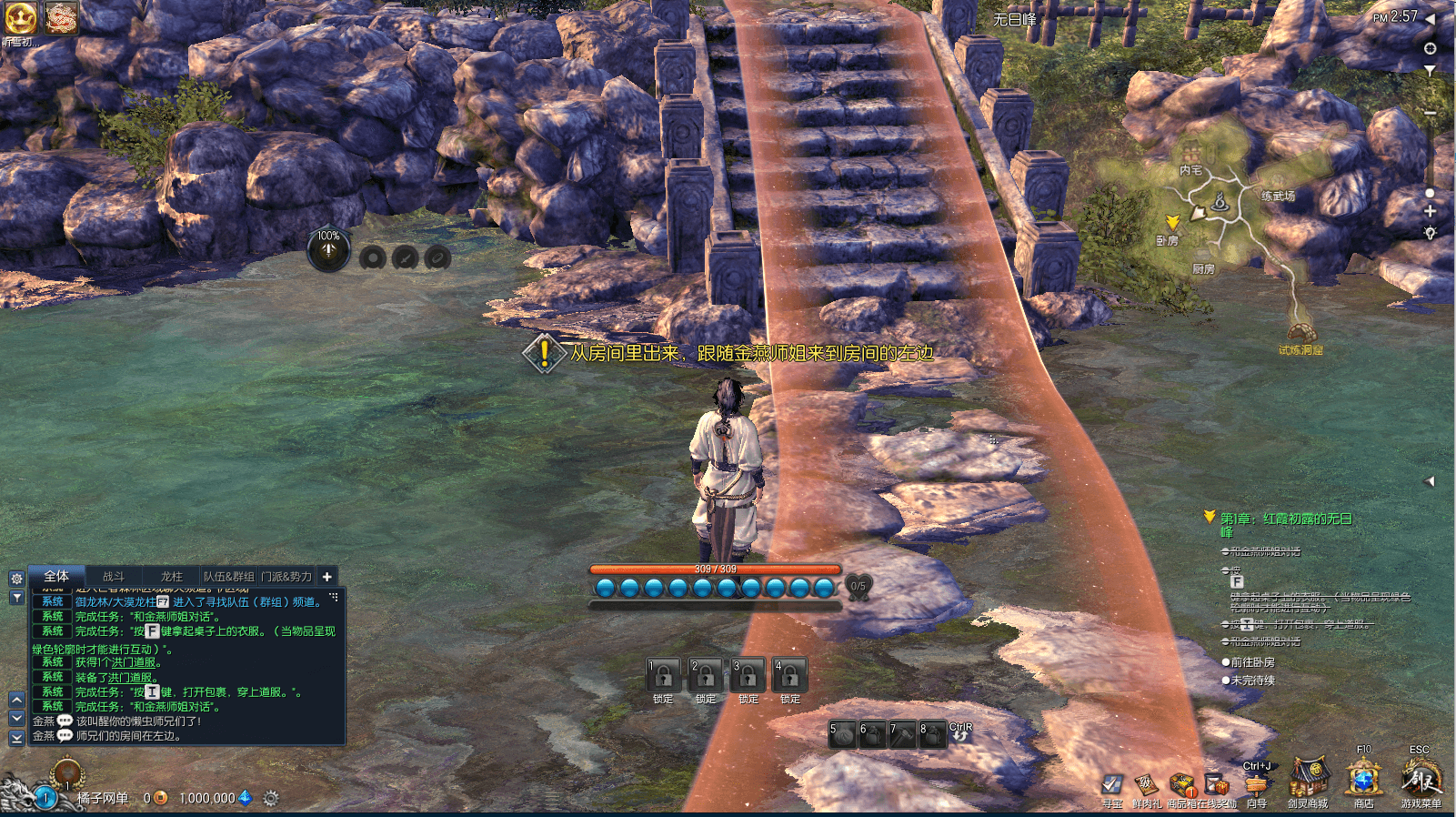Open the gear settings icon beside the currency
This screenshot has height=817, width=1456.
click(270, 798)
